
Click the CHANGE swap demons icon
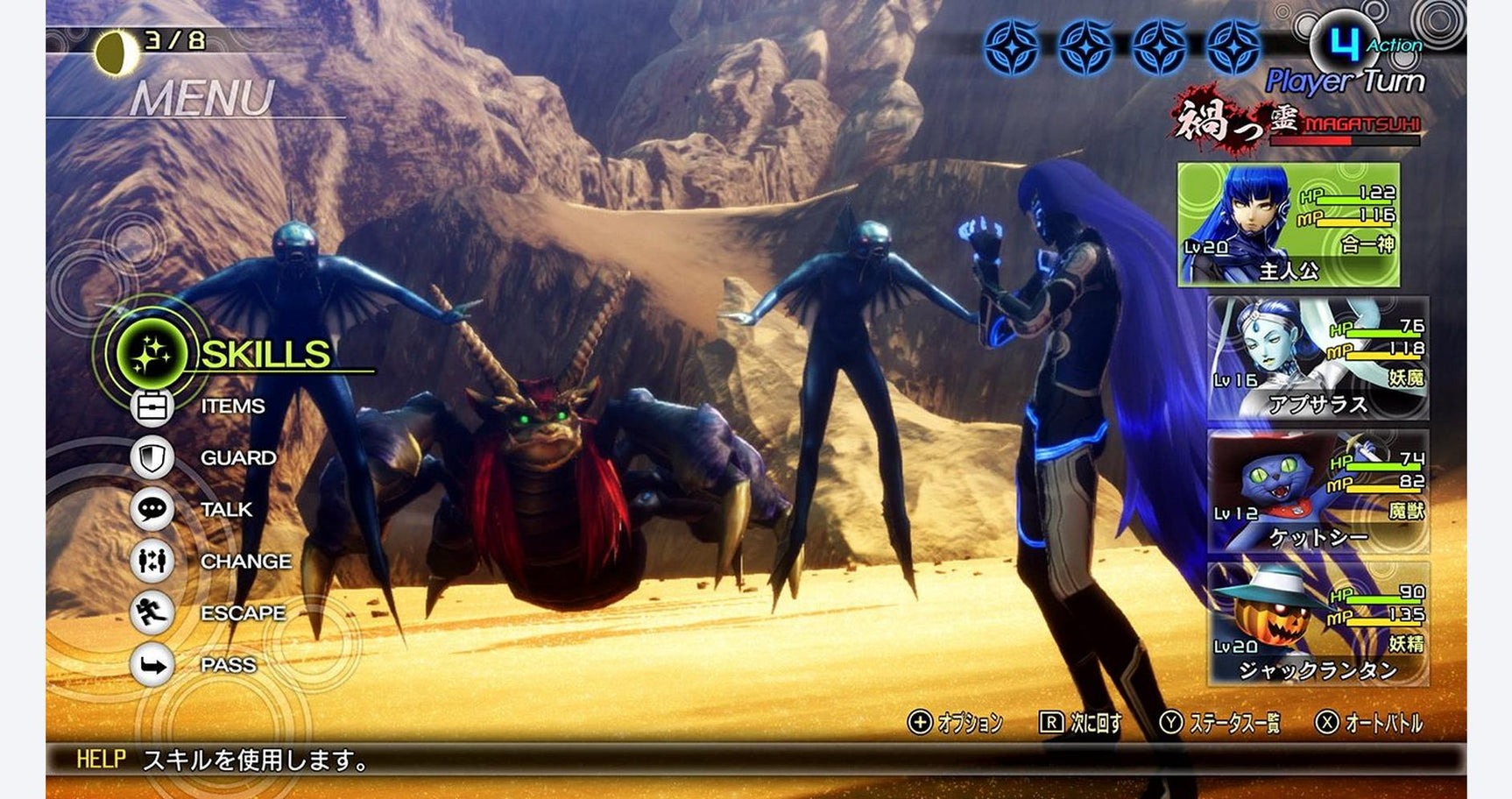coord(152,562)
